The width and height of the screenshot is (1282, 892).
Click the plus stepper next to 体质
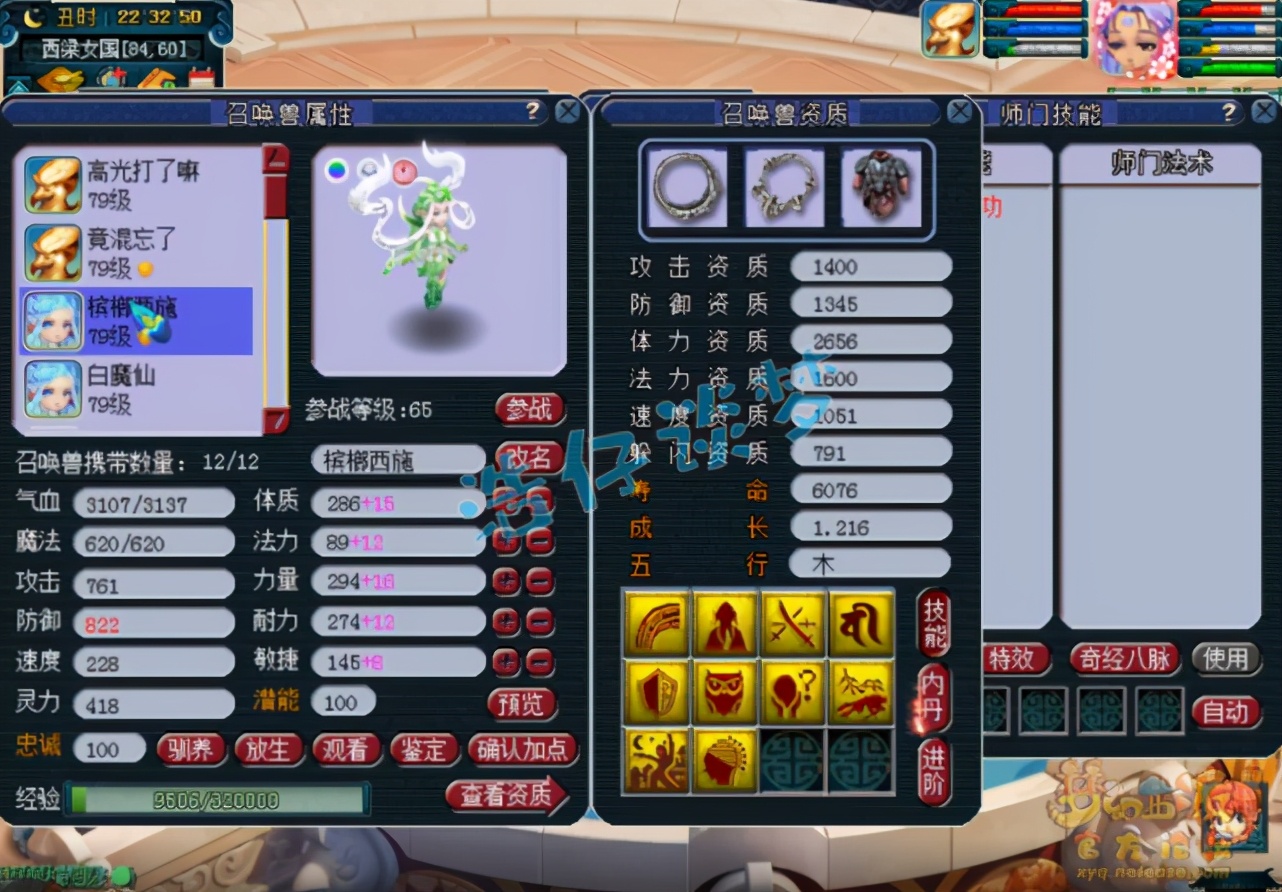(507, 503)
